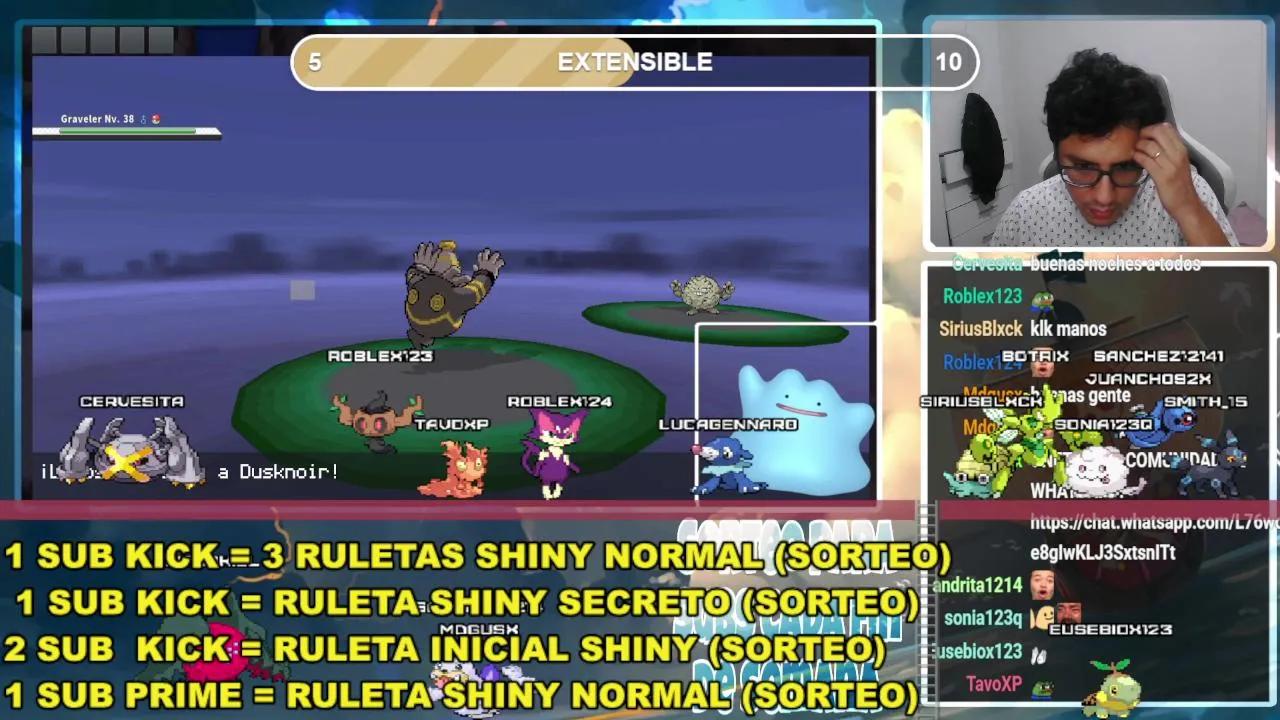1280x720 pixels.
Task: Click the circular counter showing 10
Action: click(x=950, y=62)
